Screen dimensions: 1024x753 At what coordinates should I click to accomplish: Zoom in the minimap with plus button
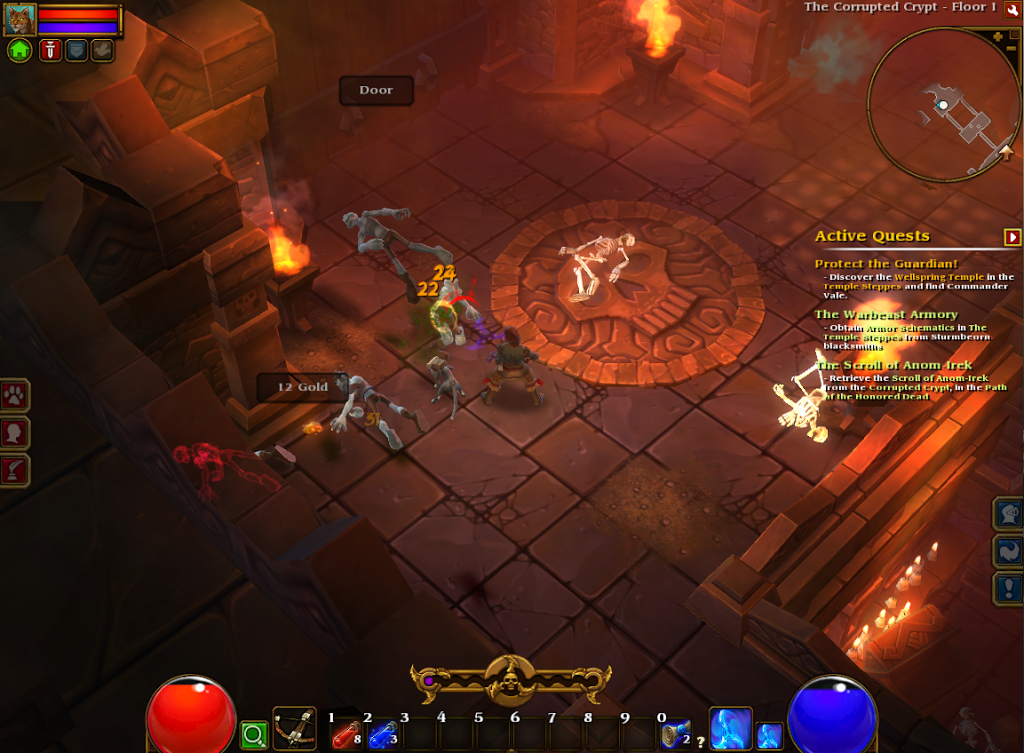click(x=998, y=37)
